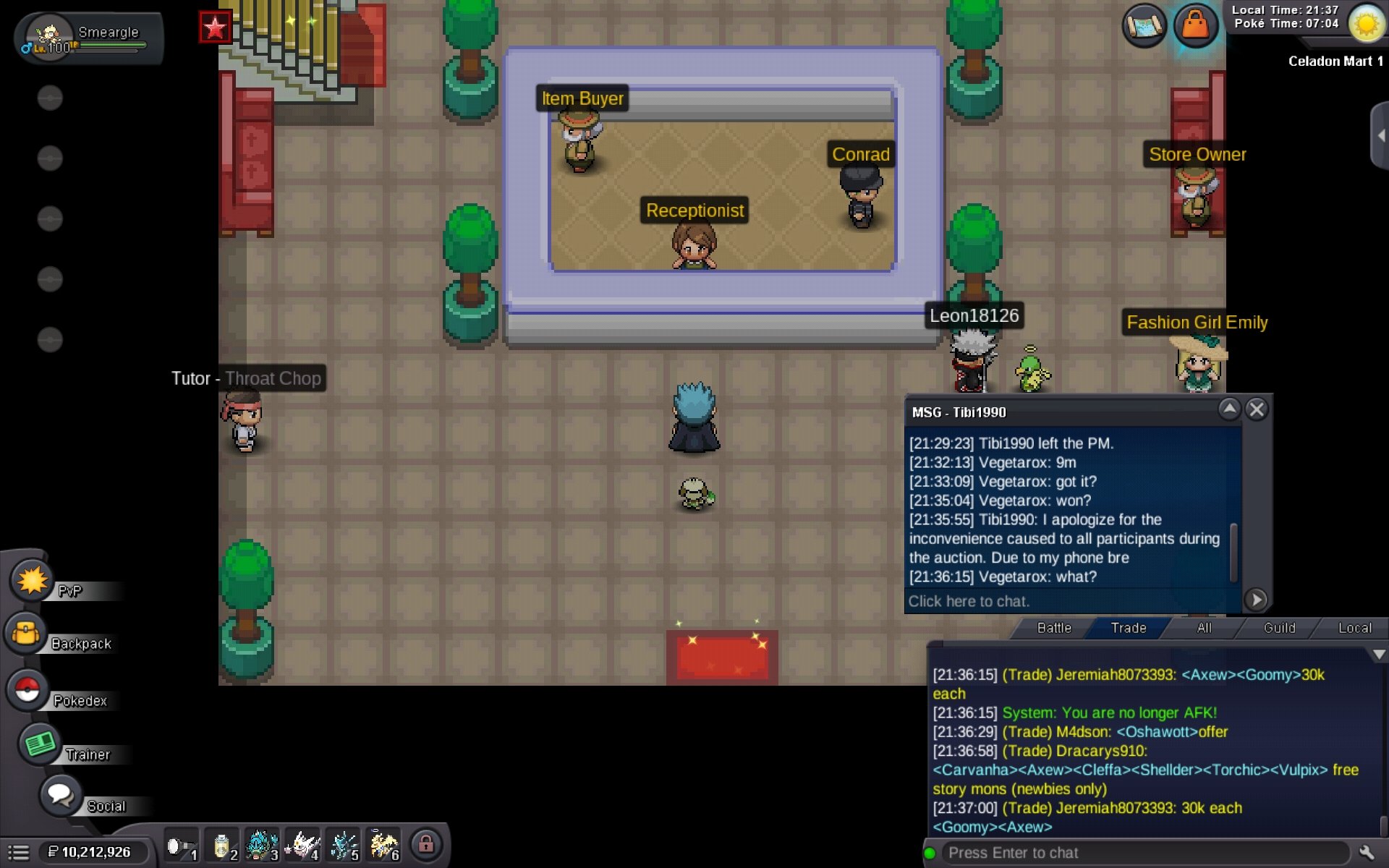Switch to the Guild chat tab

[1279, 628]
